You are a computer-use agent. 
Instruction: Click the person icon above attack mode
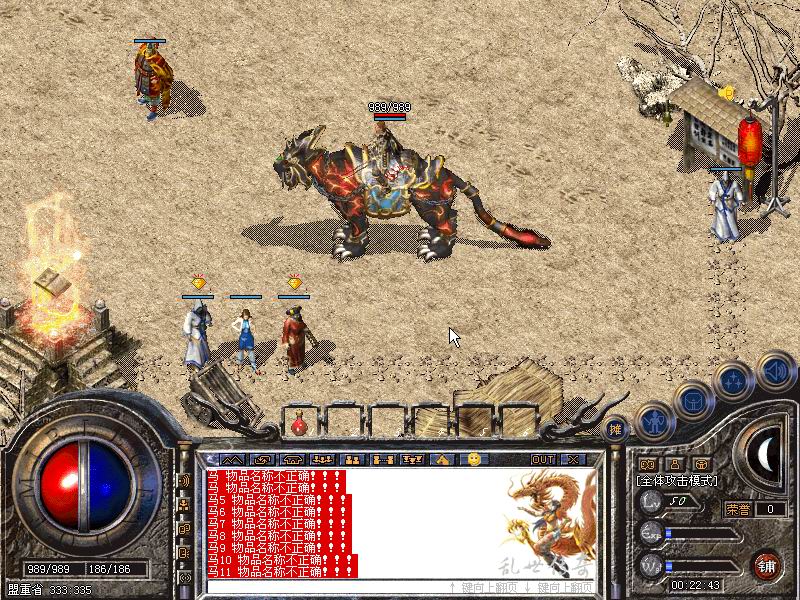(673, 464)
